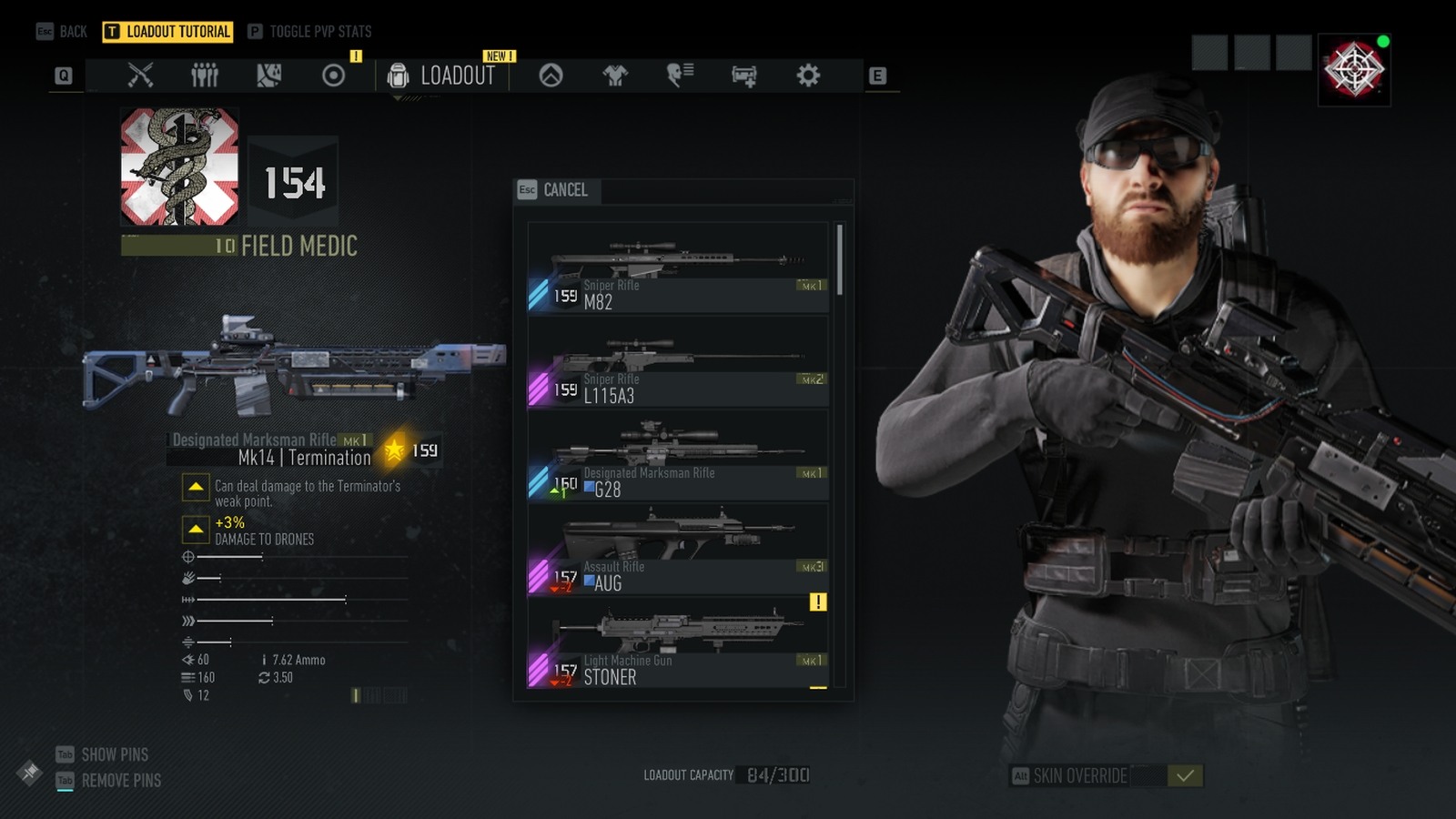Open the settings gear tab
The height and width of the screenshot is (819, 1456).
pos(808,76)
